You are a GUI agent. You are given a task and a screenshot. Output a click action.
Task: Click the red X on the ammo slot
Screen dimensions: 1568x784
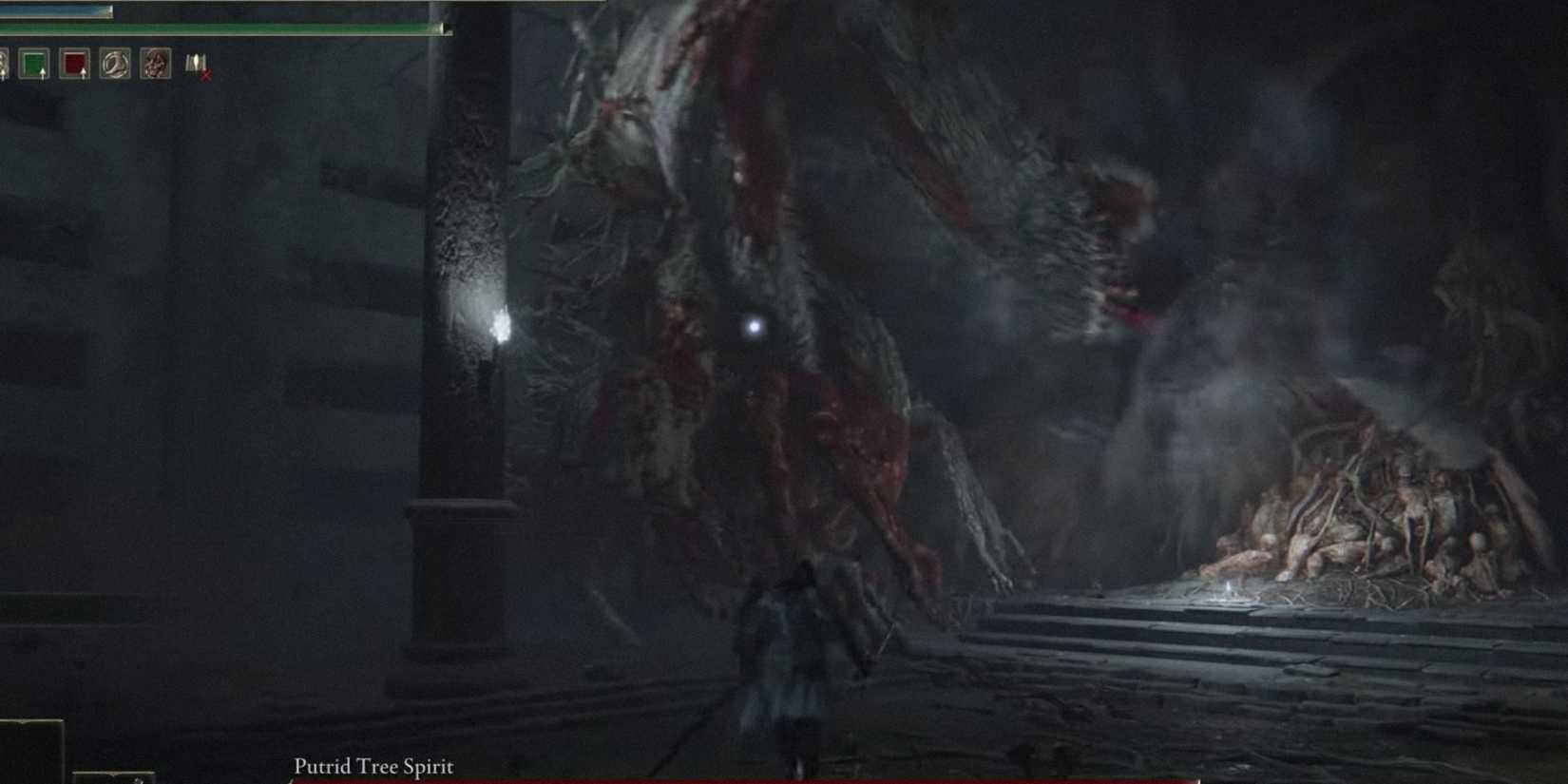[x=206, y=74]
